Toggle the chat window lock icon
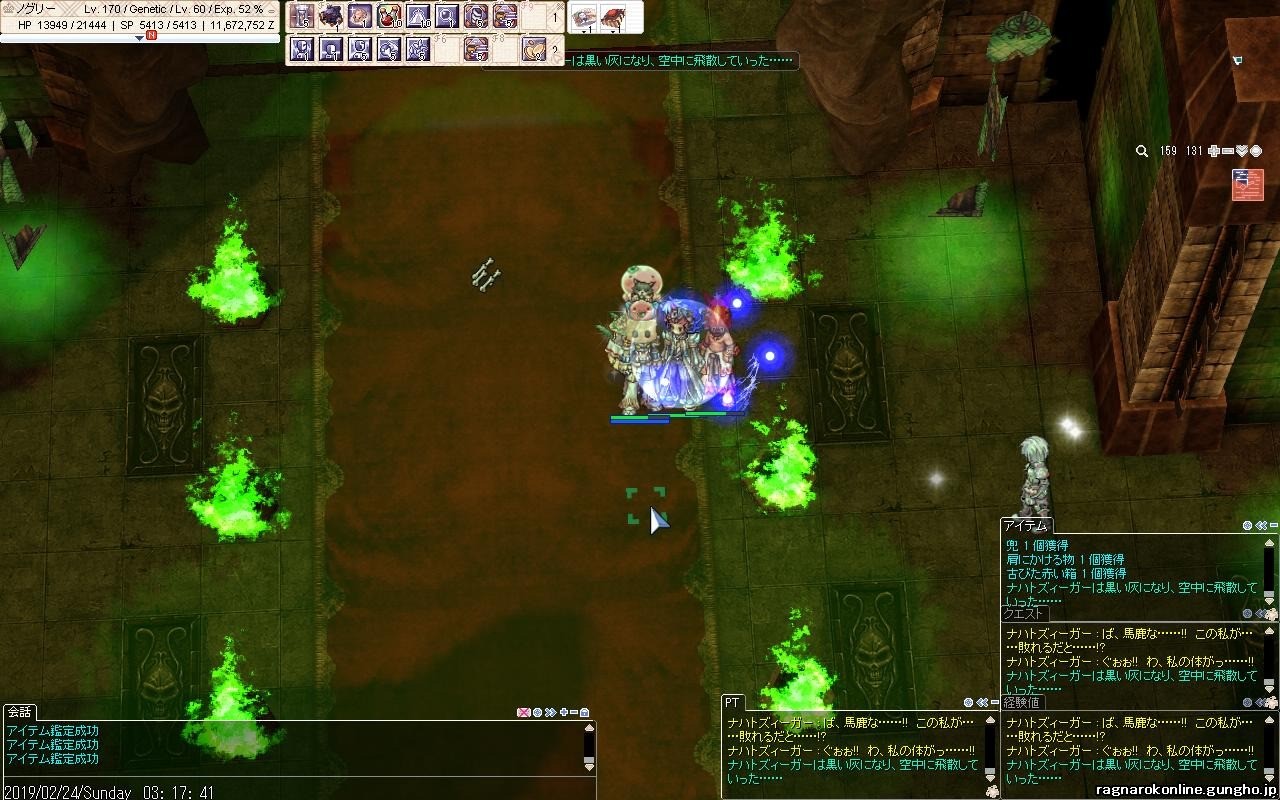Screen dimensions: 1280x800 584,712
